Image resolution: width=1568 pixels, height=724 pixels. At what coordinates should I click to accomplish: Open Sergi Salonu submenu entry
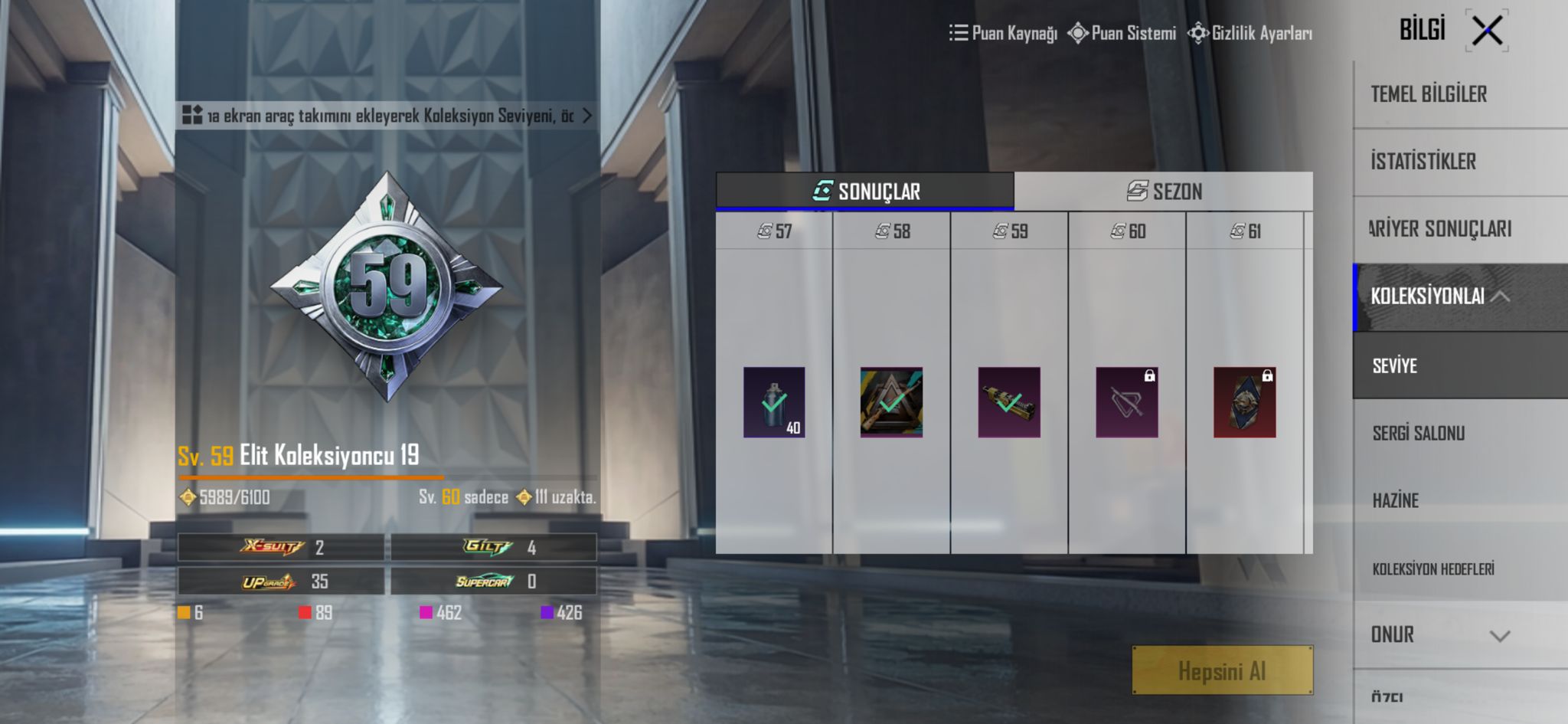(1418, 434)
